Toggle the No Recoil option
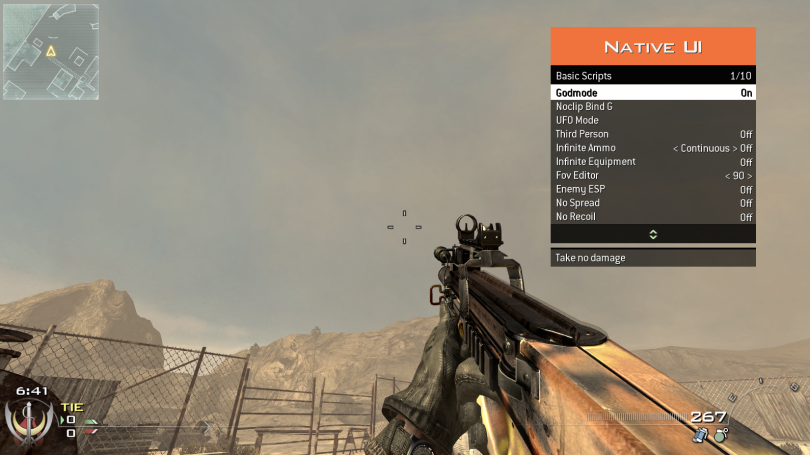This screenshot has height=455, width=810. 653,217
